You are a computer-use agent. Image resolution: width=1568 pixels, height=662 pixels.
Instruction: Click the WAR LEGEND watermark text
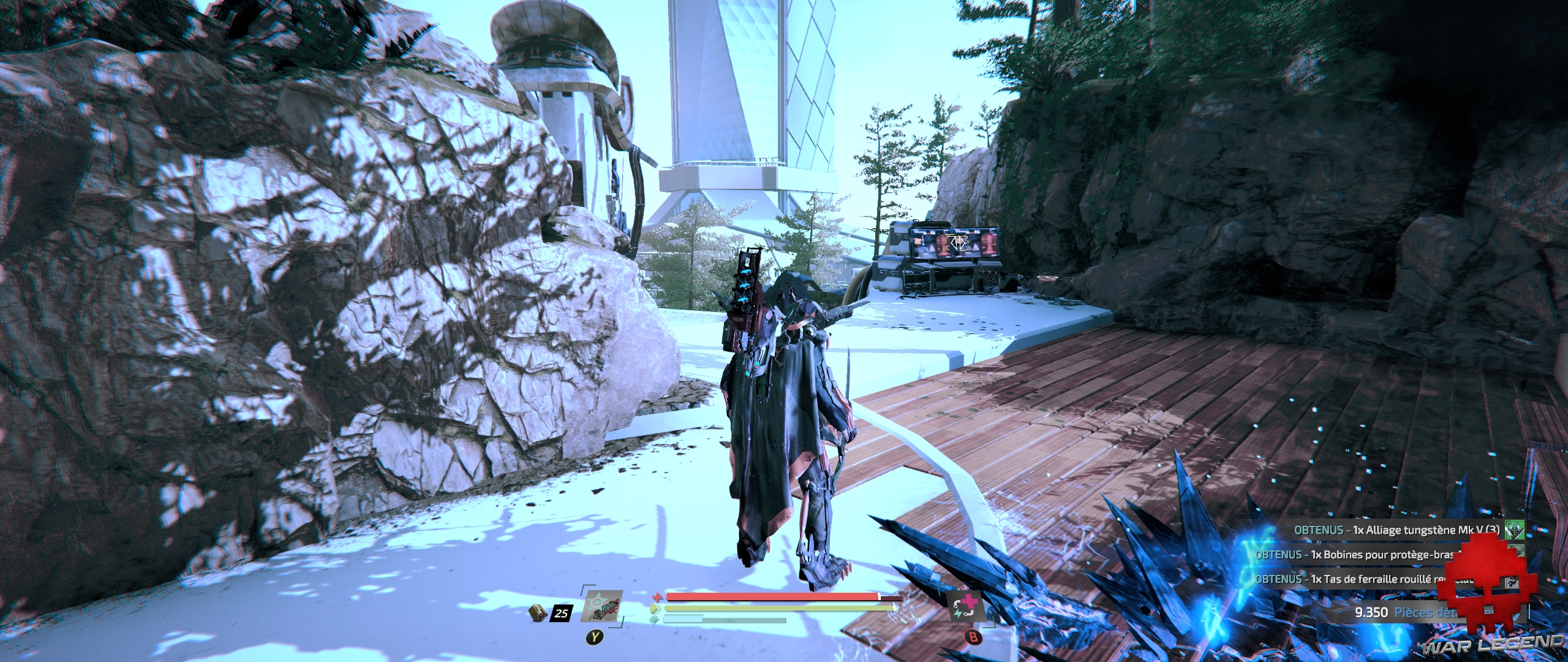(x=1493, y=645)
